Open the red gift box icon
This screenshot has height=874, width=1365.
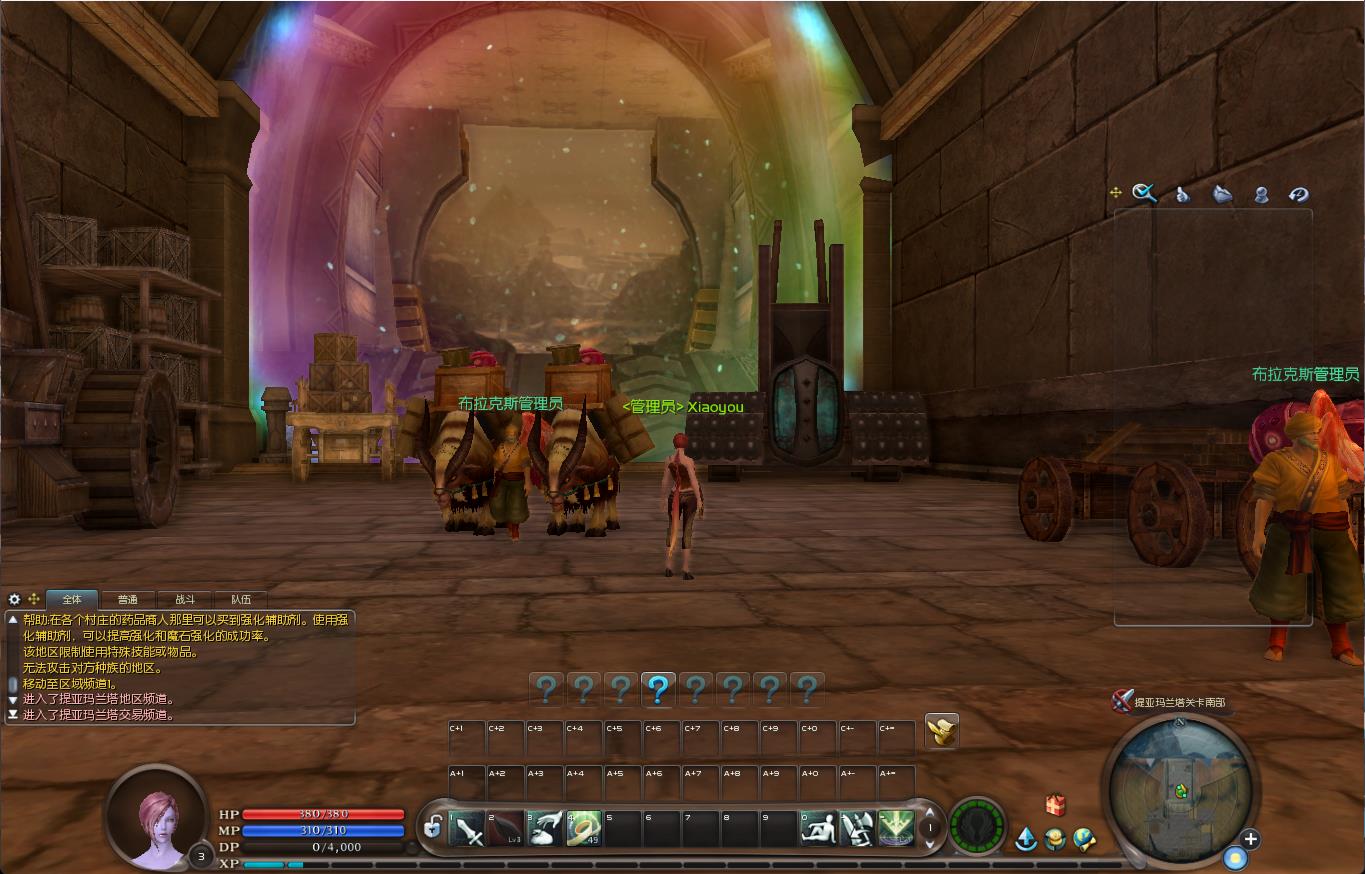(1055, 805)
